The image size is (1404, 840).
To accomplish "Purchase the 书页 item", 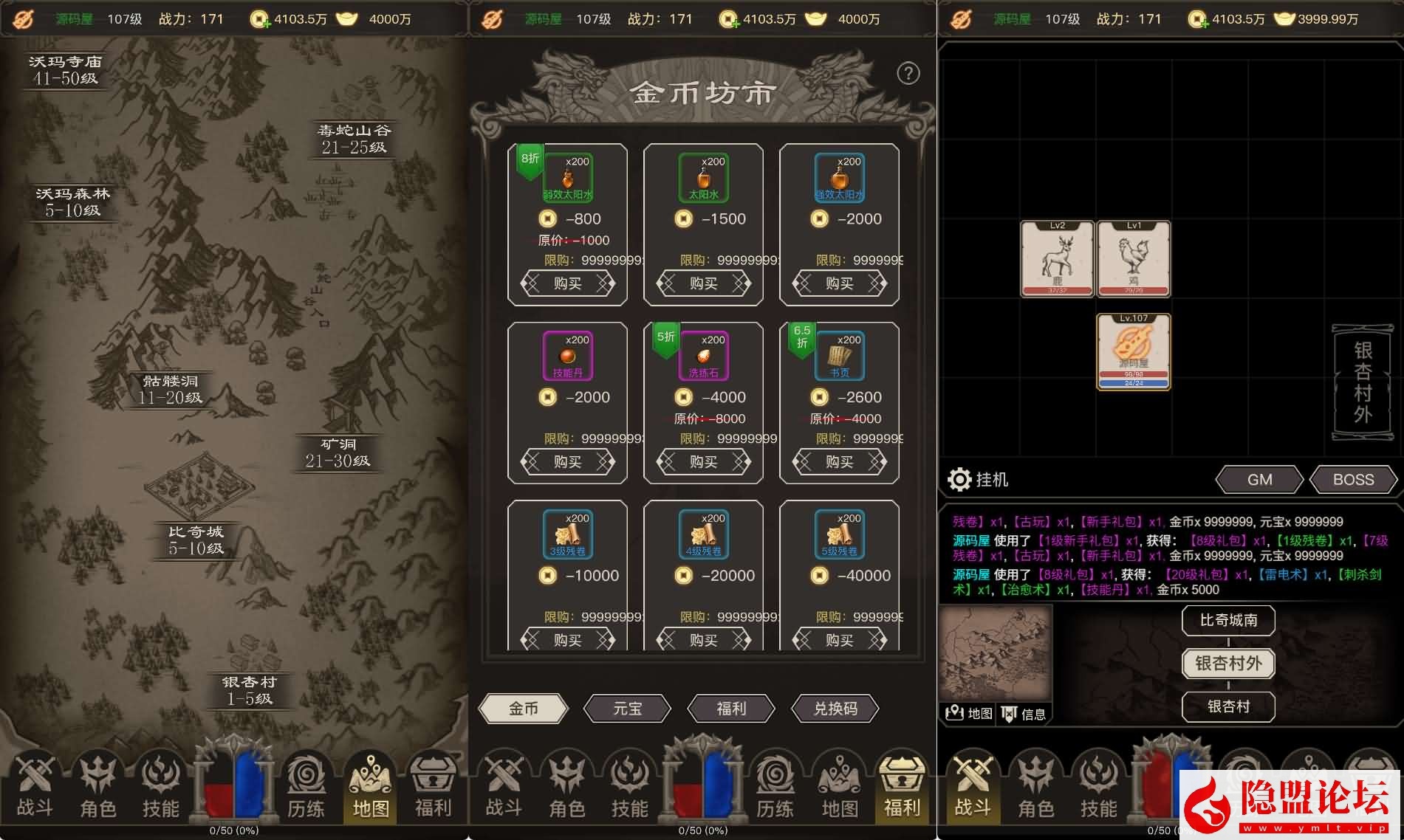I will click(839, 462).
